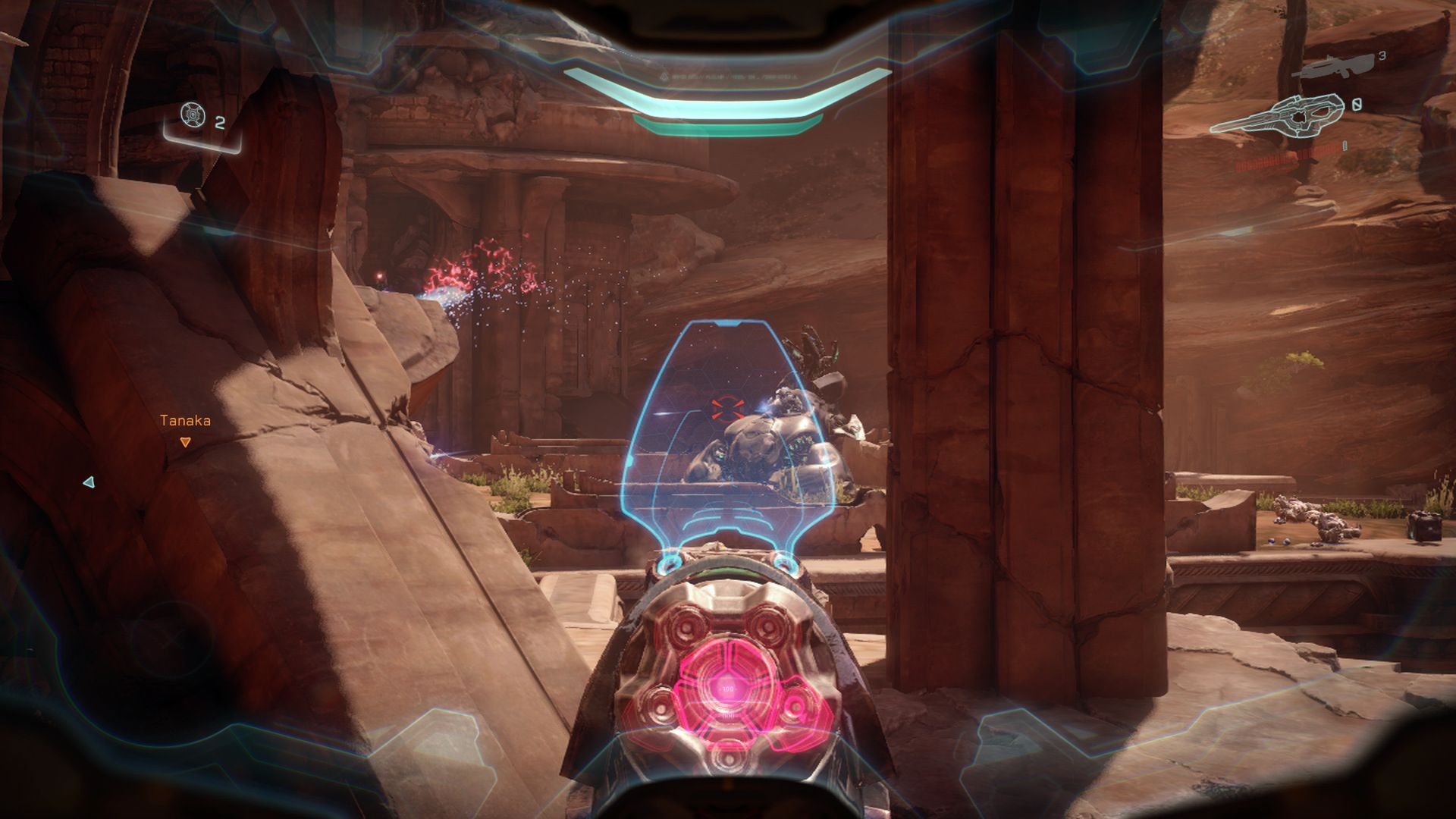1456x819 pixels.
Task: Select the Tanaka name label
Action: (184, 419)
